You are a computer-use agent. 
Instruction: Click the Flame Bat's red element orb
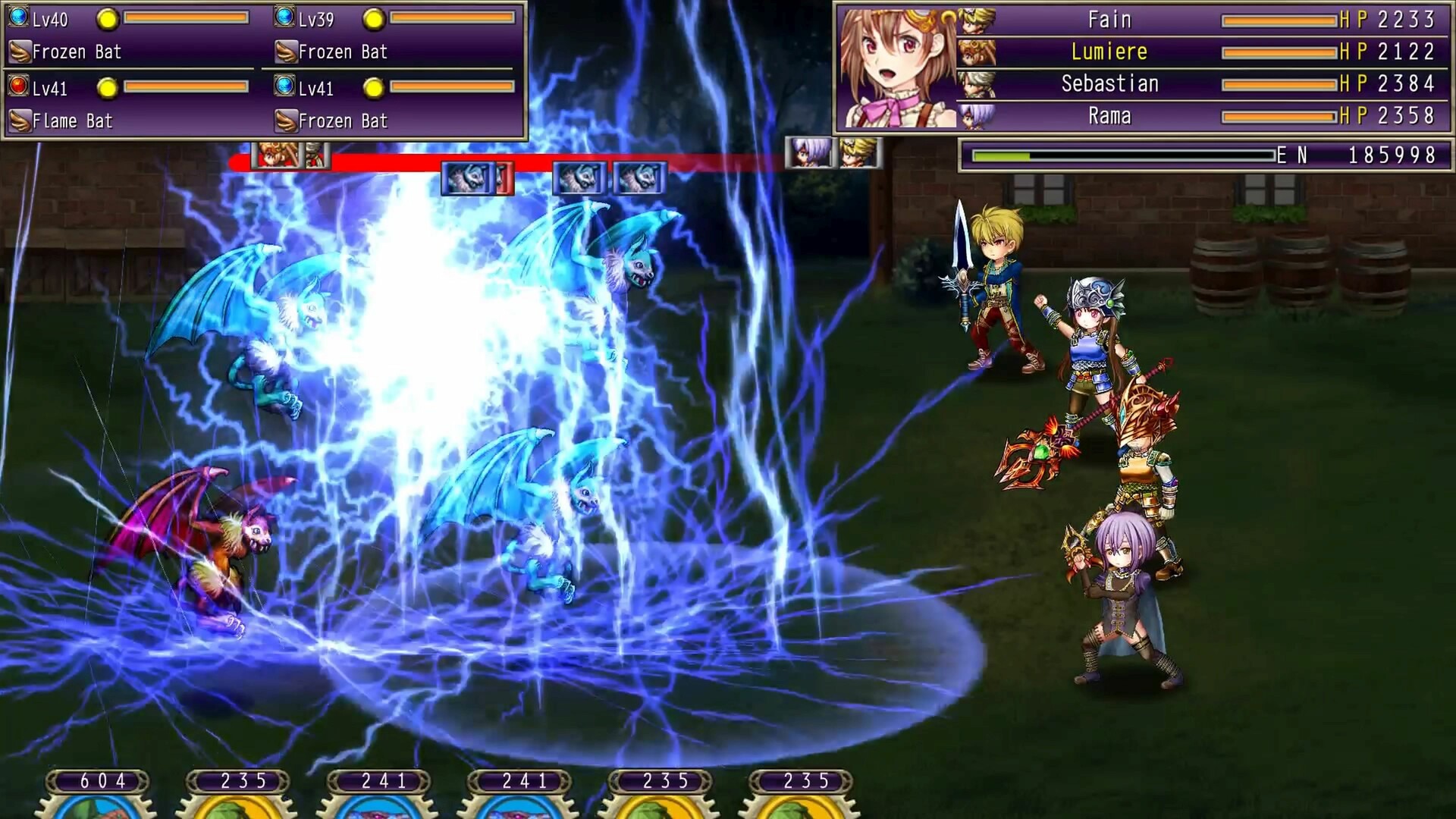tap(17, 88)
